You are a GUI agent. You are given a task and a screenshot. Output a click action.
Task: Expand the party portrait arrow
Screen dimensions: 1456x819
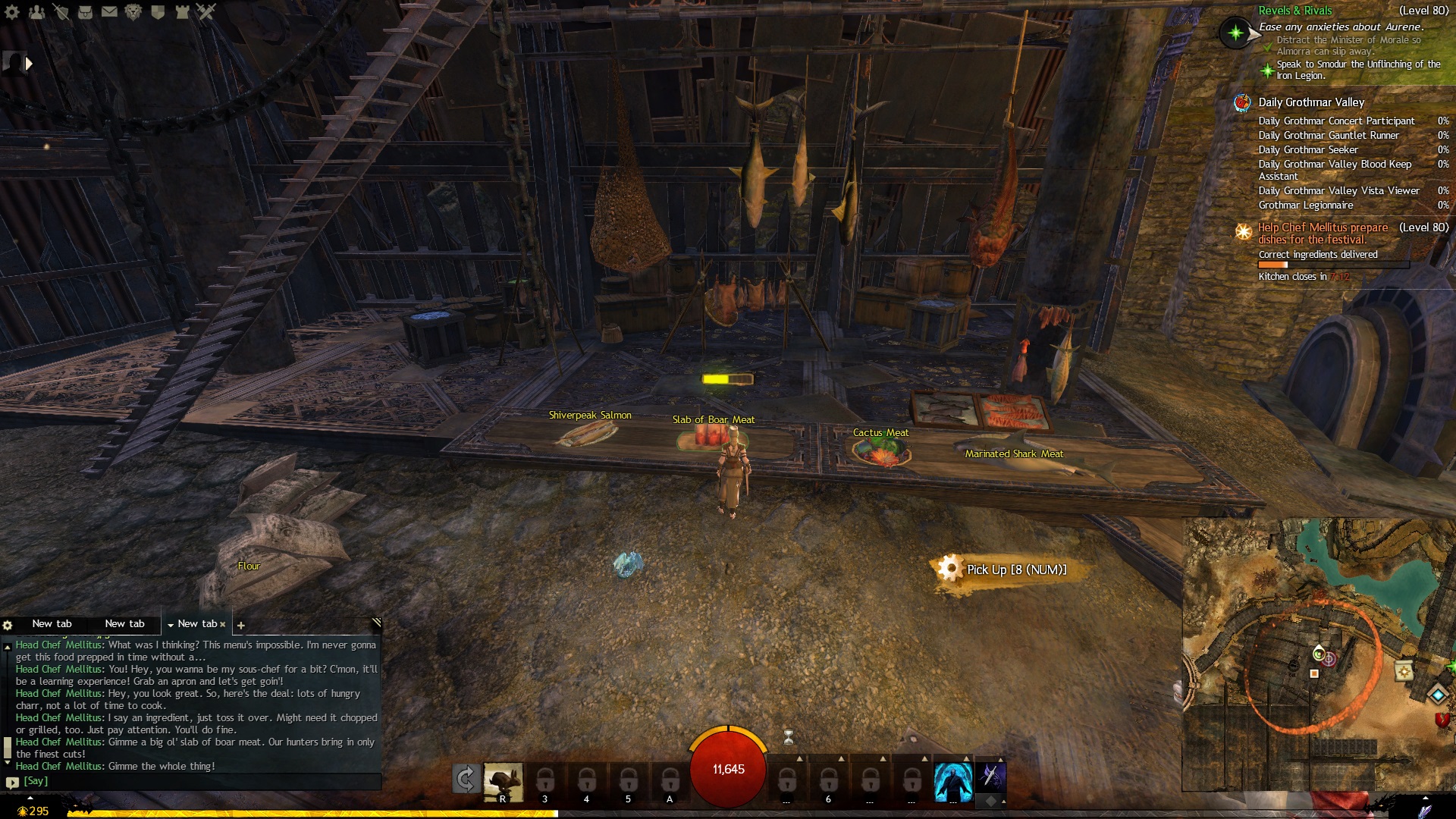(x=29, y=64)
